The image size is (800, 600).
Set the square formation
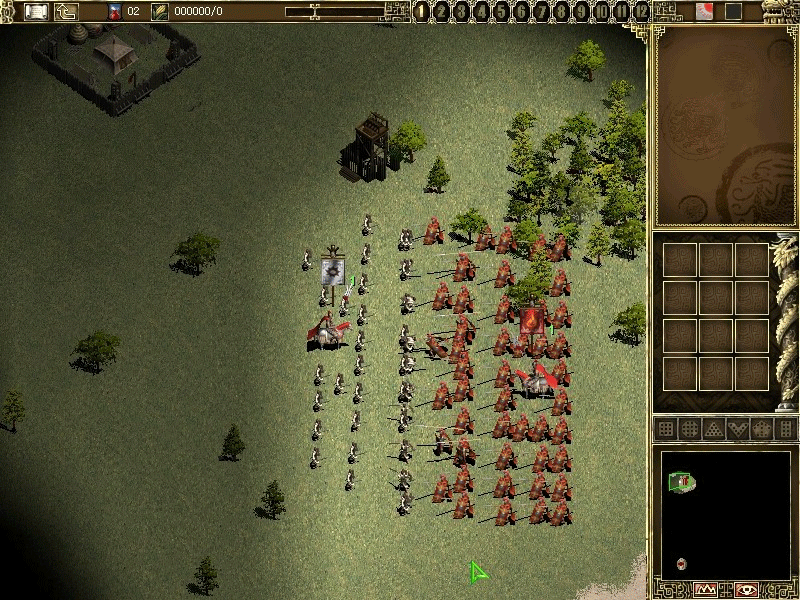coord(666,429)
